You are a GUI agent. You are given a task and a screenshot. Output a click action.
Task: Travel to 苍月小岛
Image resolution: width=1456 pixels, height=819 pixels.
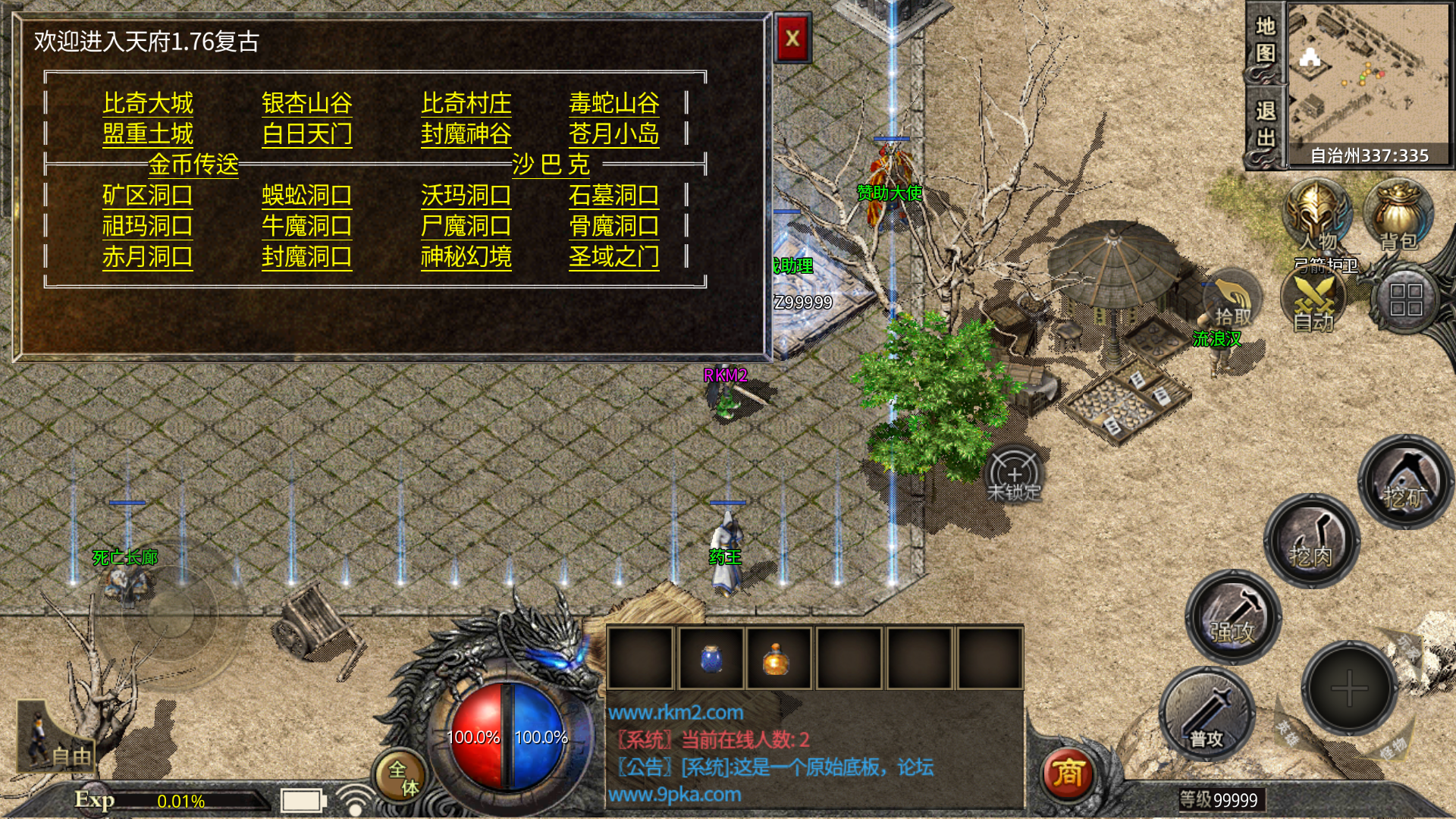pos(613,134)
